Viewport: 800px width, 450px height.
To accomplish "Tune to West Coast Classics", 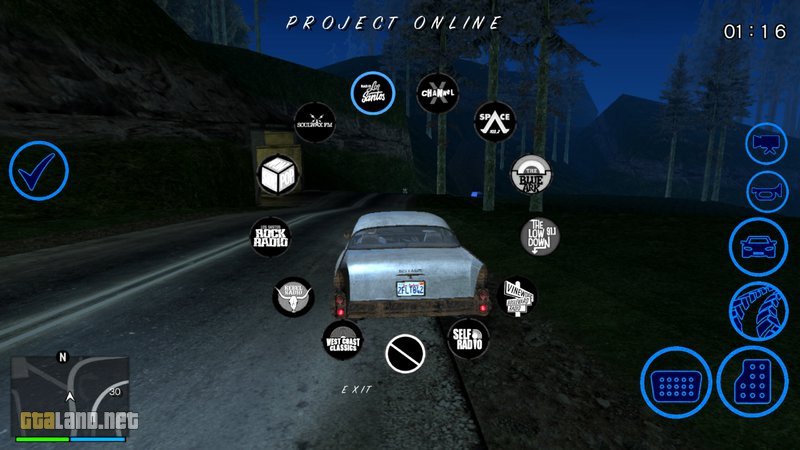I will pos(342,340).
